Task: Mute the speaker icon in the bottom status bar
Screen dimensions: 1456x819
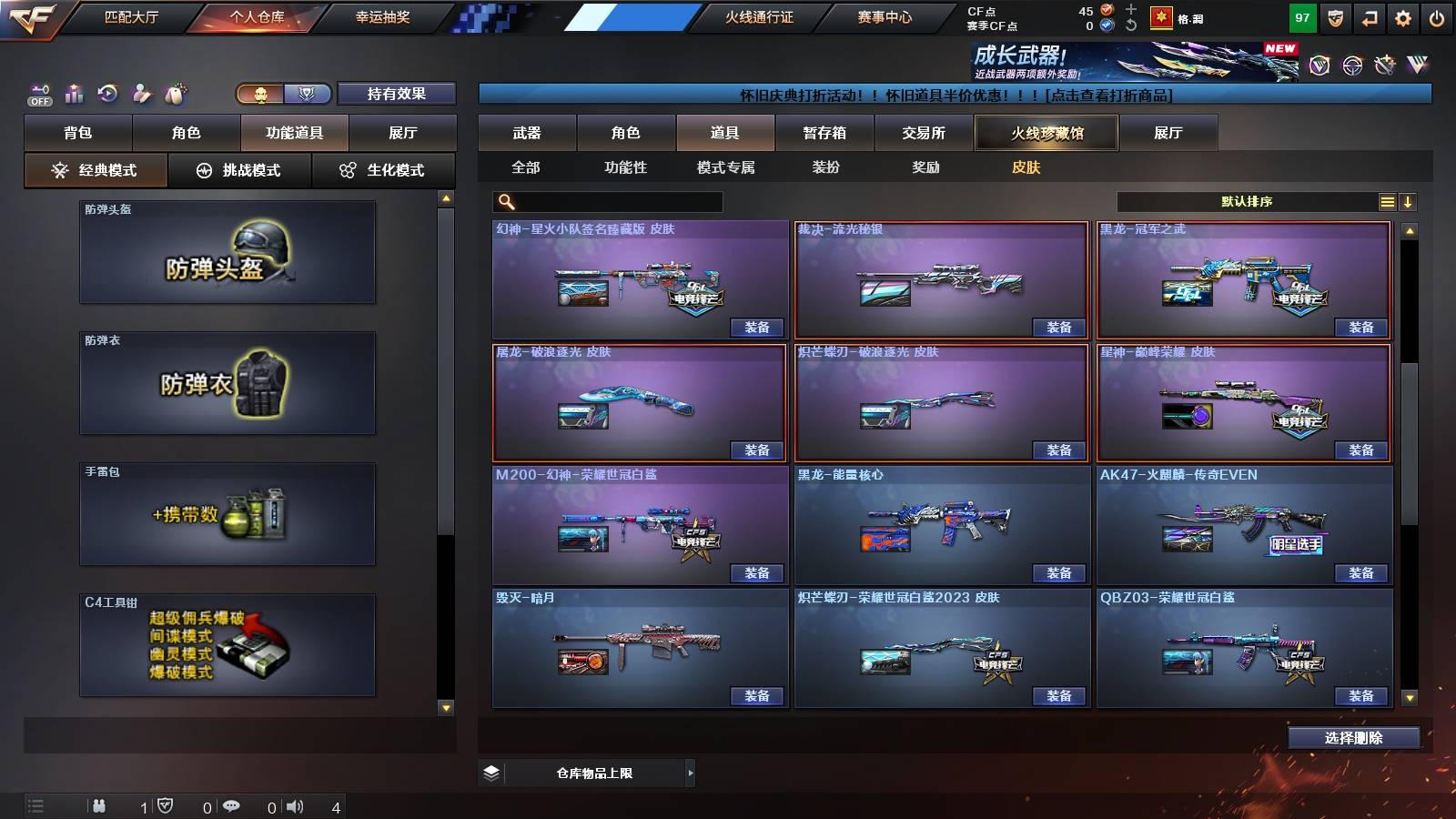Action: tap(293, 804)
